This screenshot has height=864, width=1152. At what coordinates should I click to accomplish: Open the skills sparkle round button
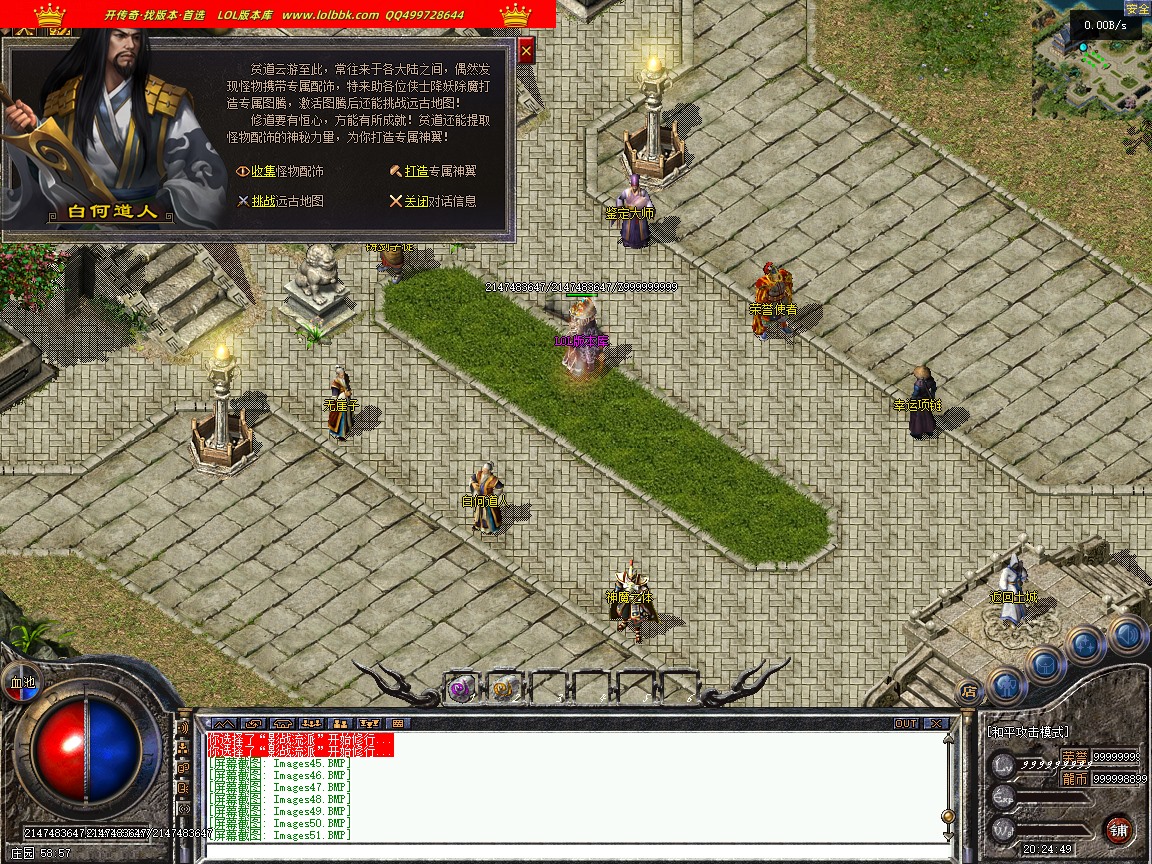1085,645
